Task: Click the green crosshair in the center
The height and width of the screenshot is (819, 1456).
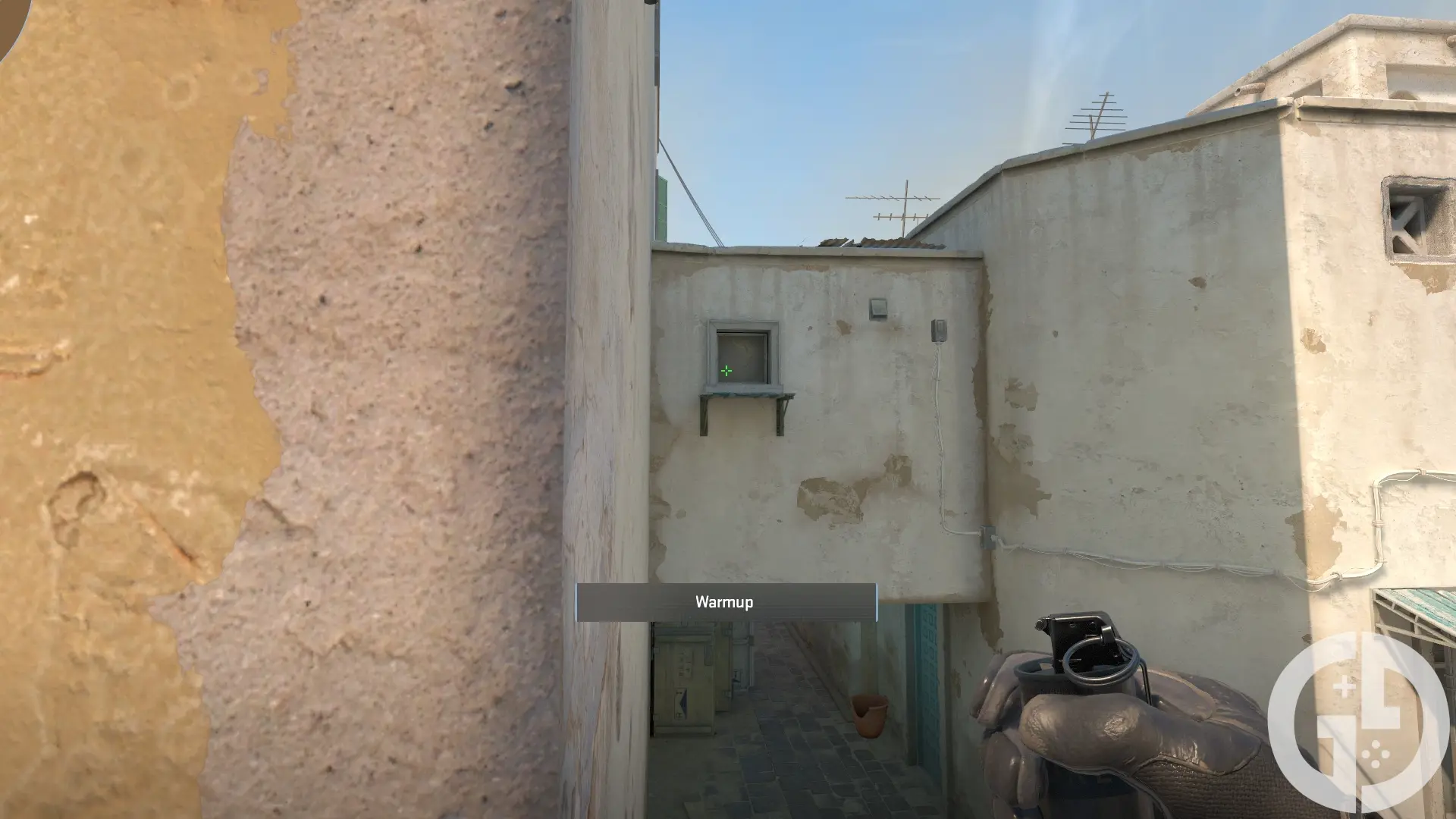Action: (x=726, y=371)
